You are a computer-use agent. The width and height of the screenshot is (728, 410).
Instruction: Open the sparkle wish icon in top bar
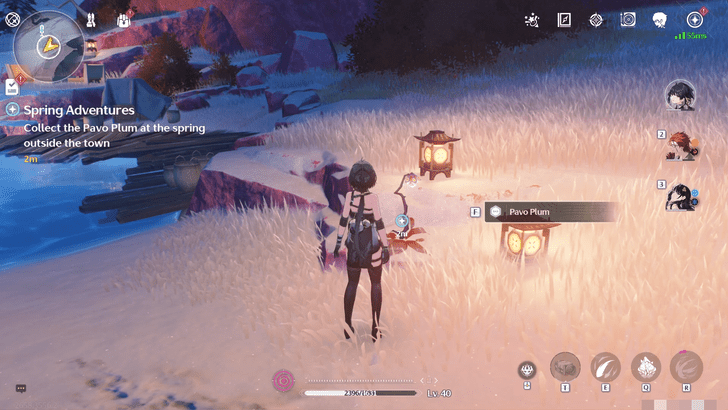[532, 20]
